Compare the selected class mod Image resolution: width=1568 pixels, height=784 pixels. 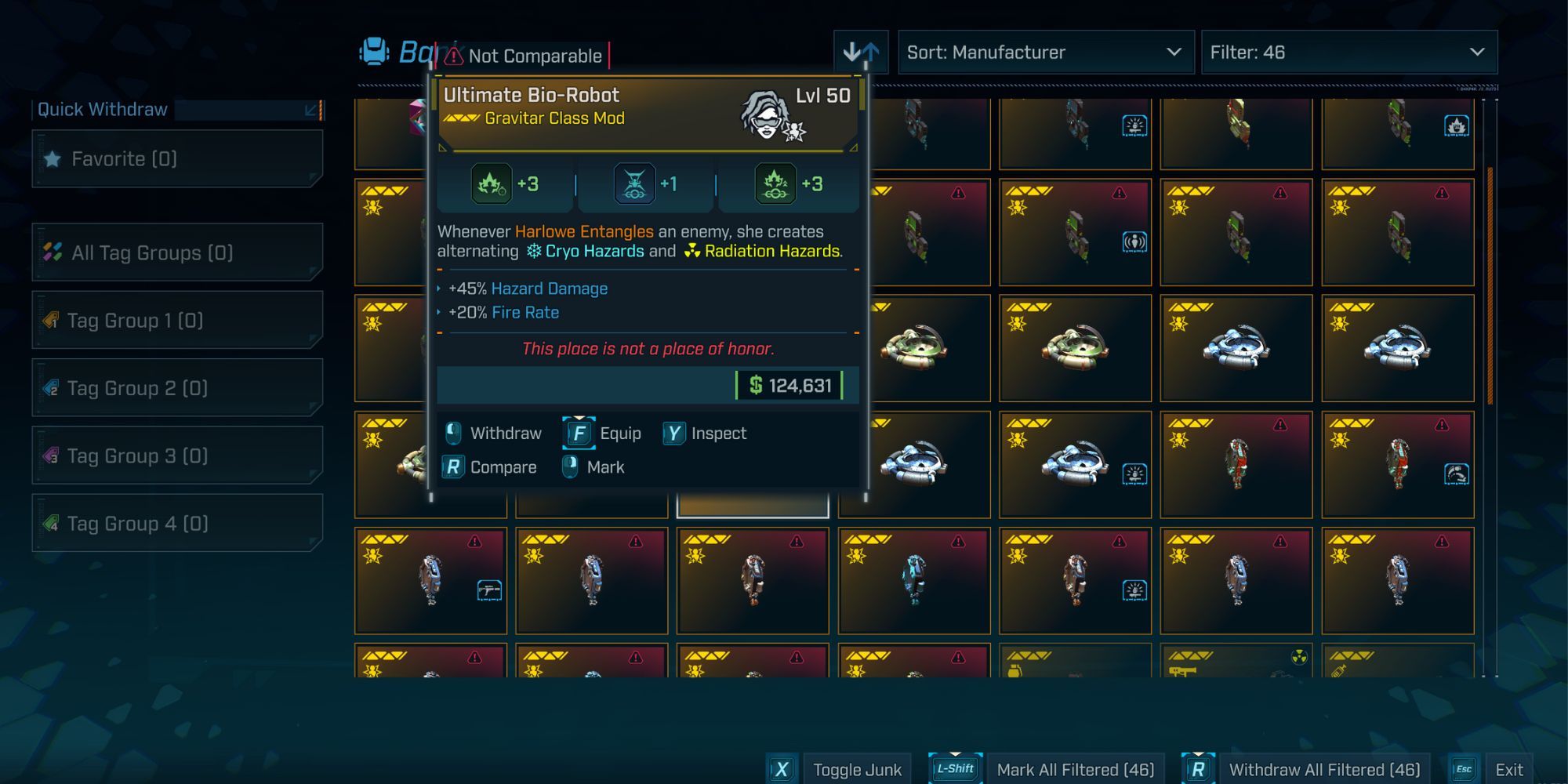[491, 467]
